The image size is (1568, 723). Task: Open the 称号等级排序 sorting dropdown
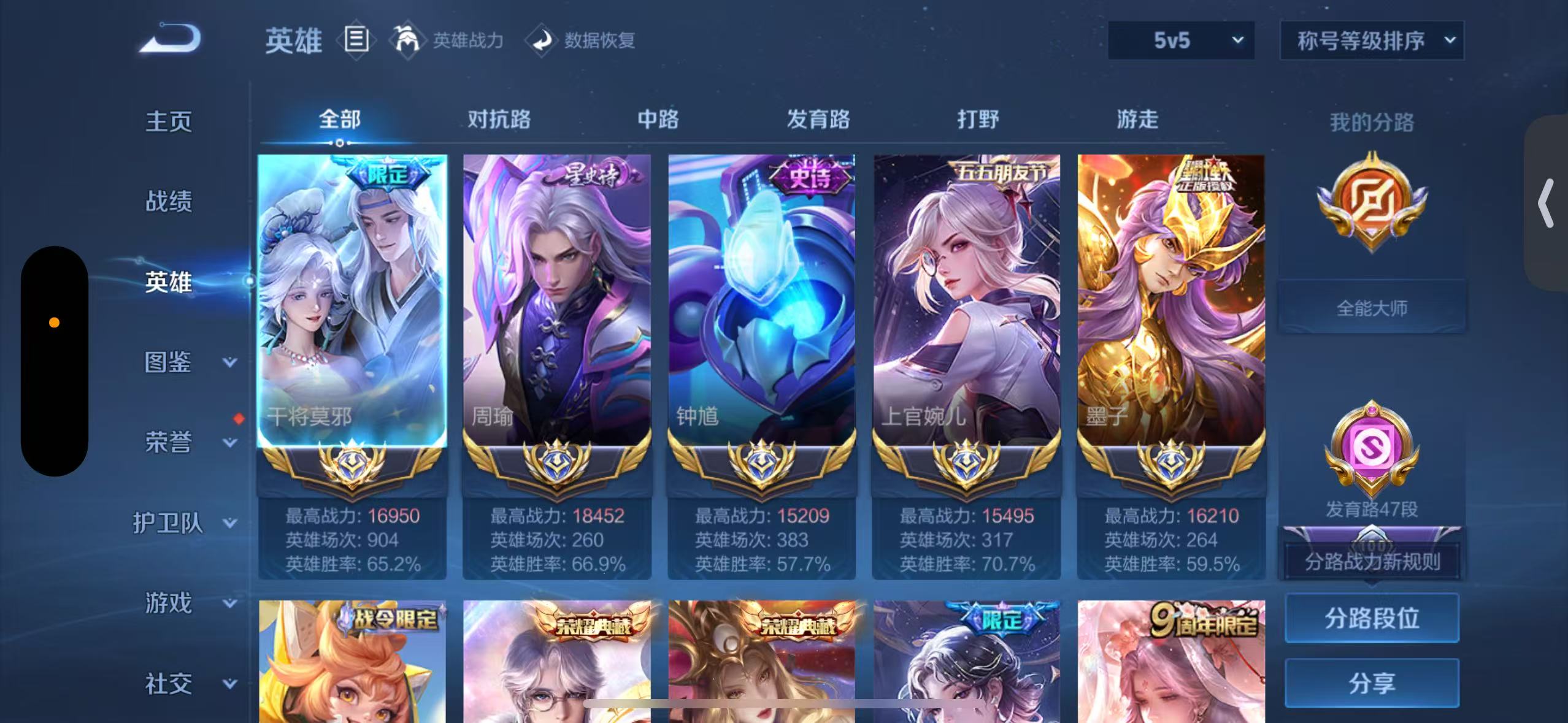(x=1372, y=40)
